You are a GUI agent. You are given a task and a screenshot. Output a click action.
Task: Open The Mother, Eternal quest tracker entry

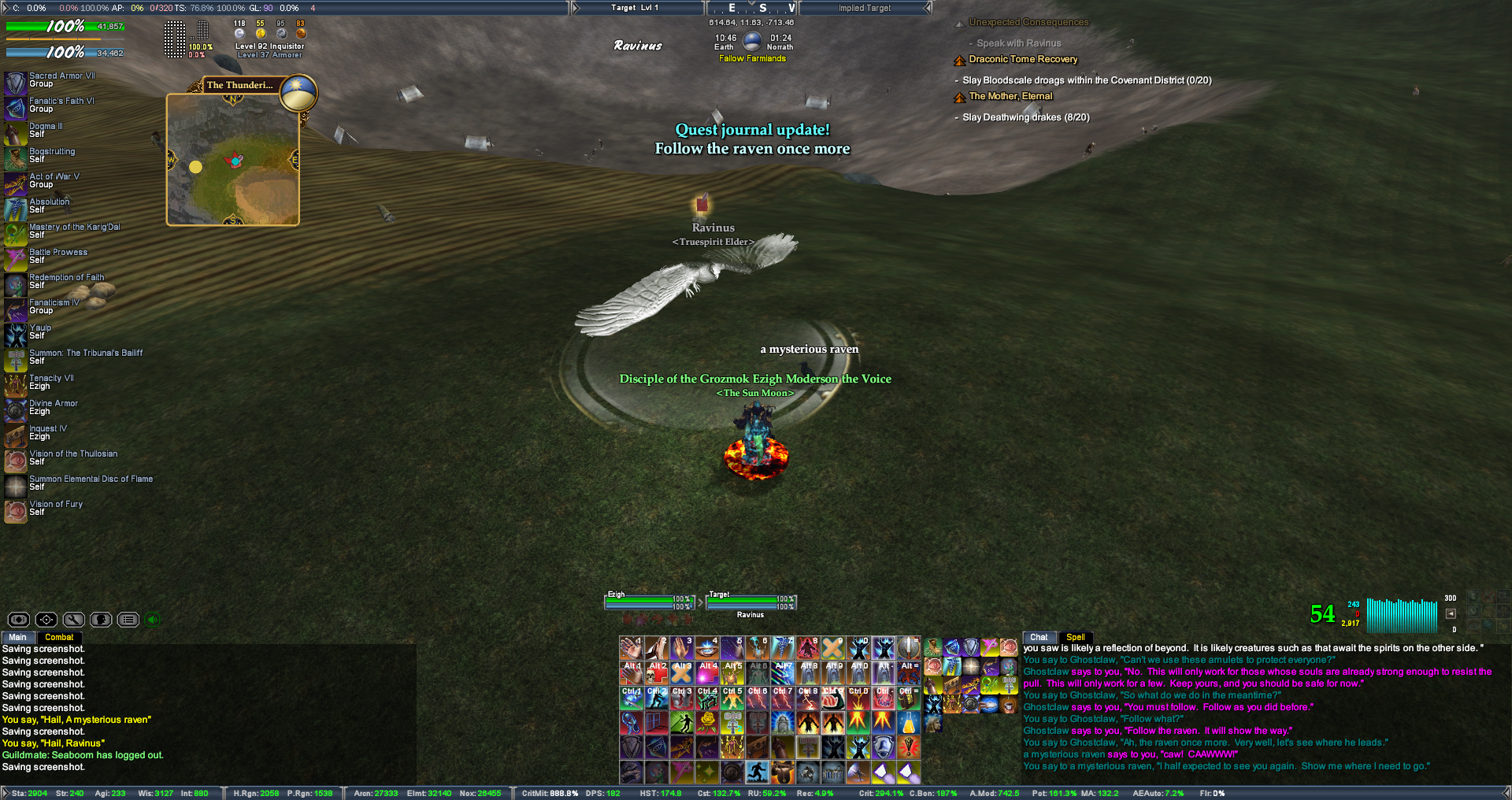tap(1010, 96)
